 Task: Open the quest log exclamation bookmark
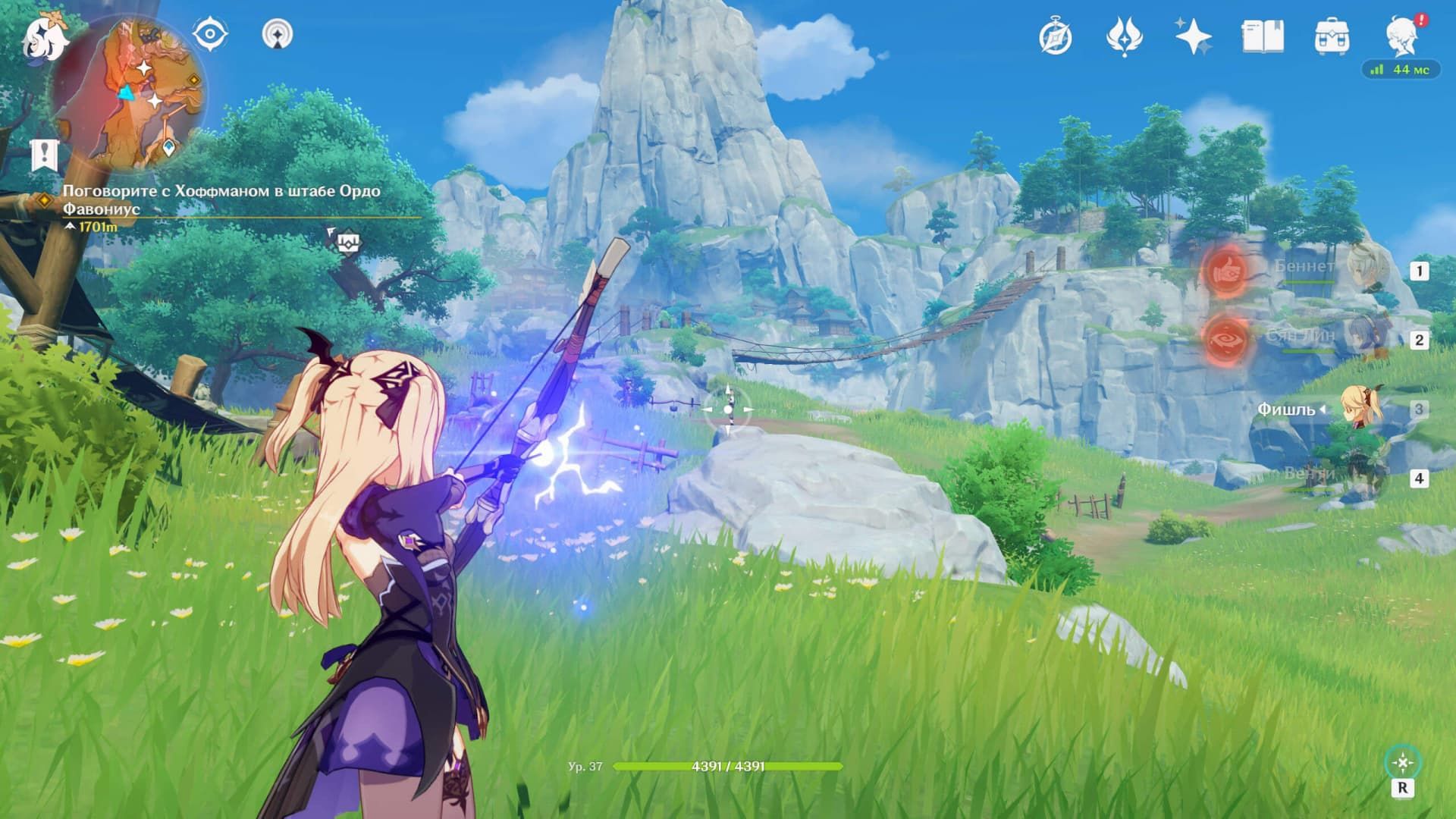tap(45, 155)
